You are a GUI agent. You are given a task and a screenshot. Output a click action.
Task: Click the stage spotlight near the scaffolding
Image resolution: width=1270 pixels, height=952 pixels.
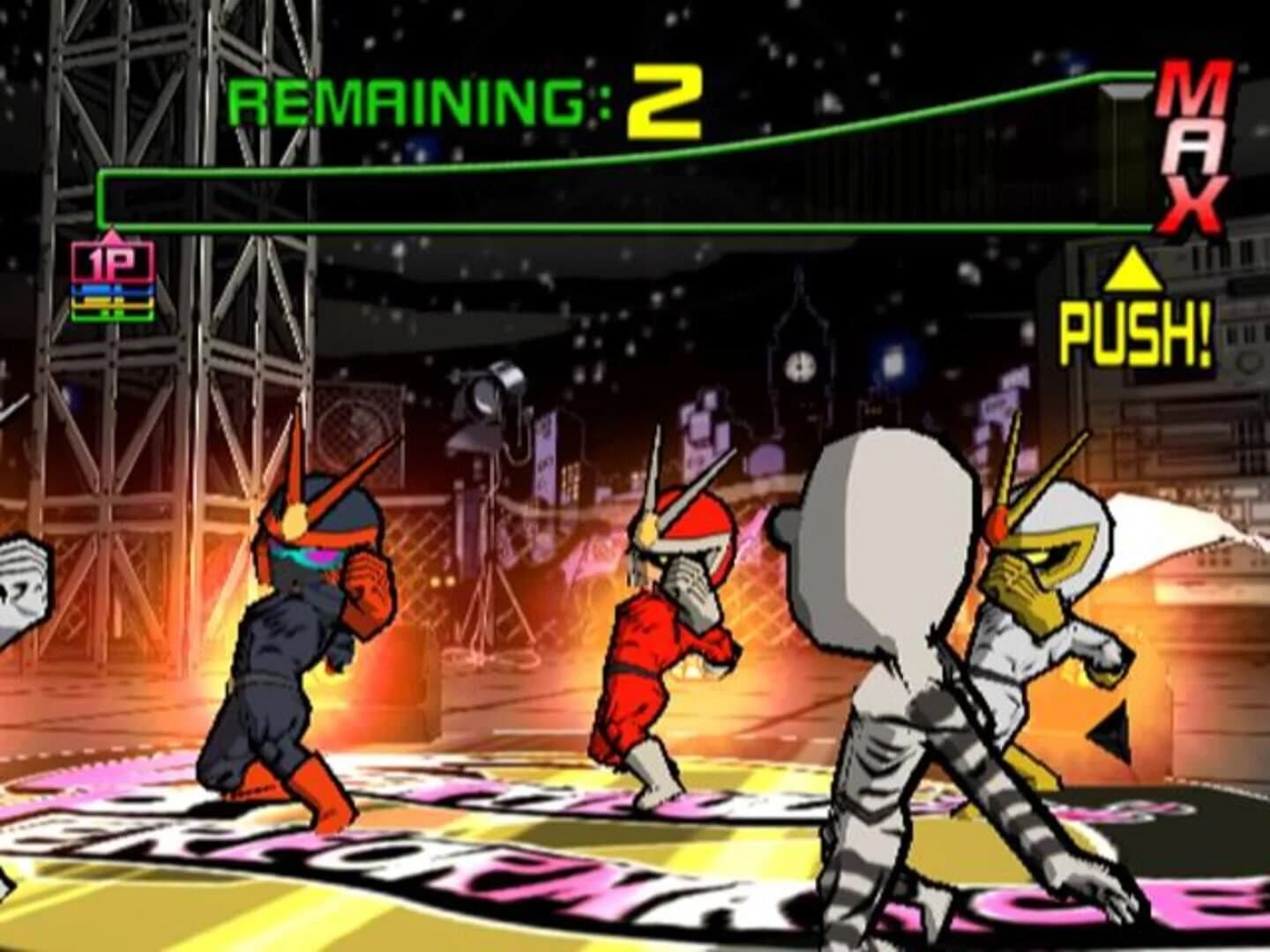pos(489,397)
